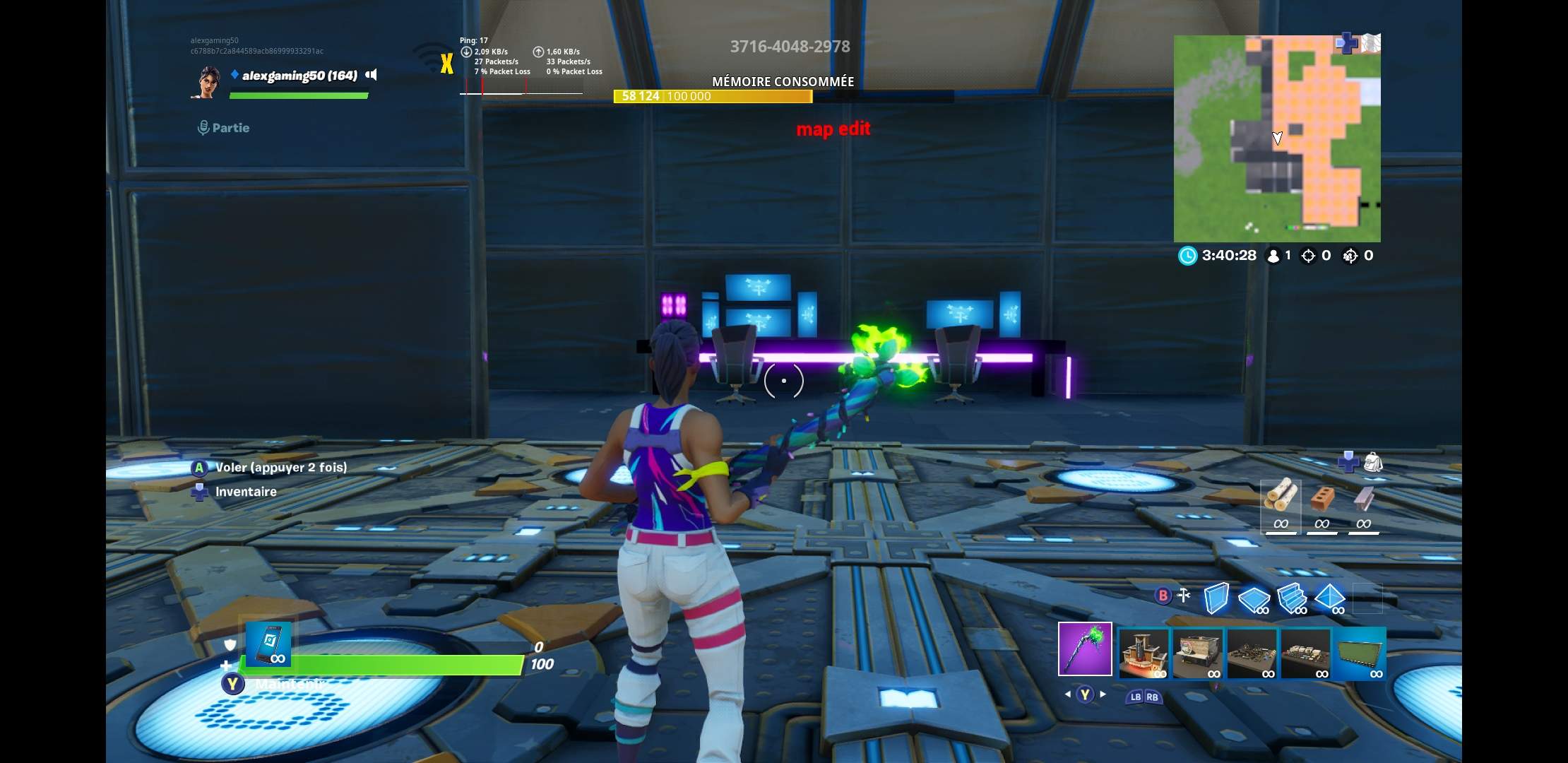
Task: Pick the floor building piece
Action: coord(1254,599)
